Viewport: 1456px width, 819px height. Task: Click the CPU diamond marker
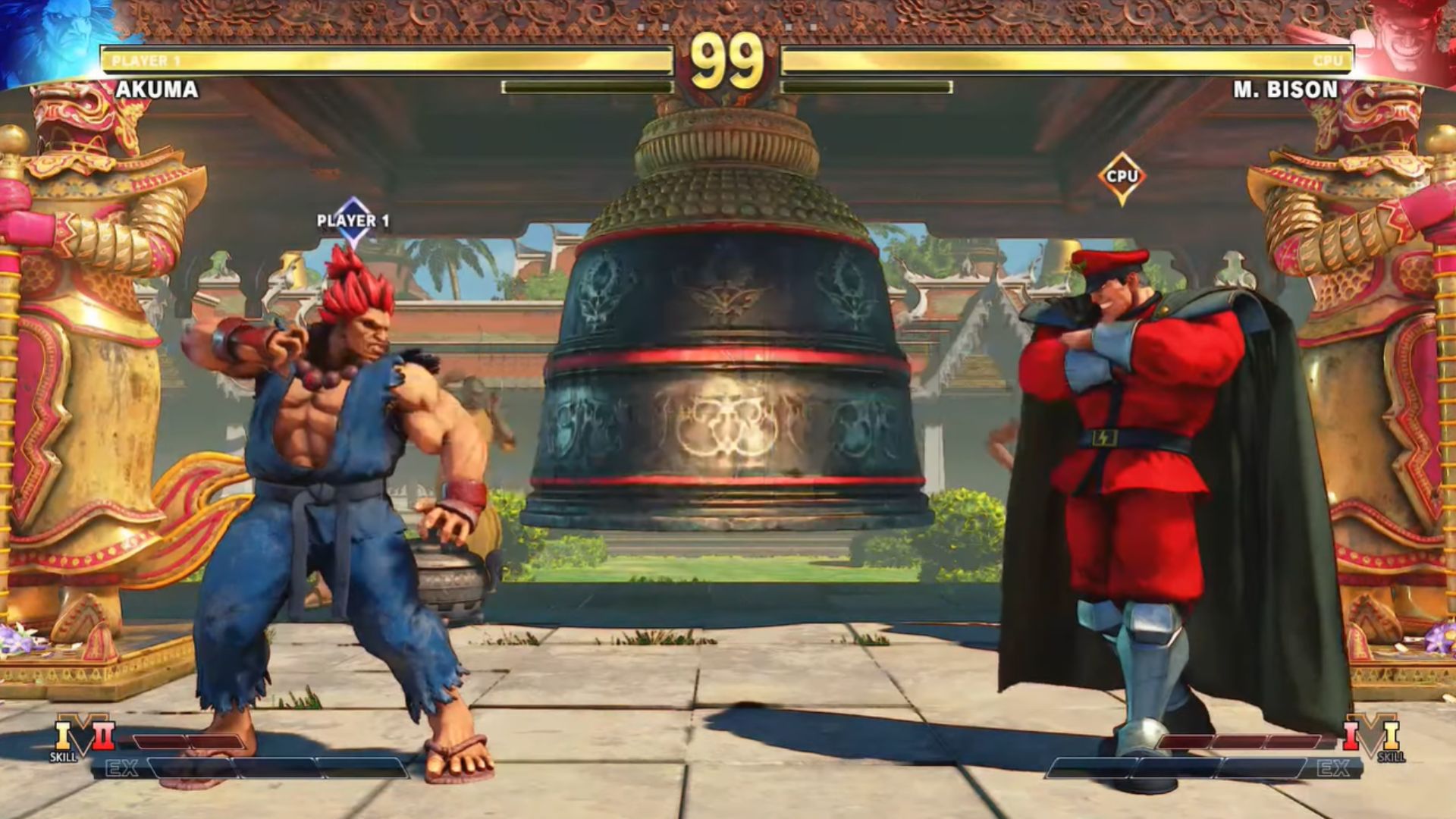coord(1122,177)
